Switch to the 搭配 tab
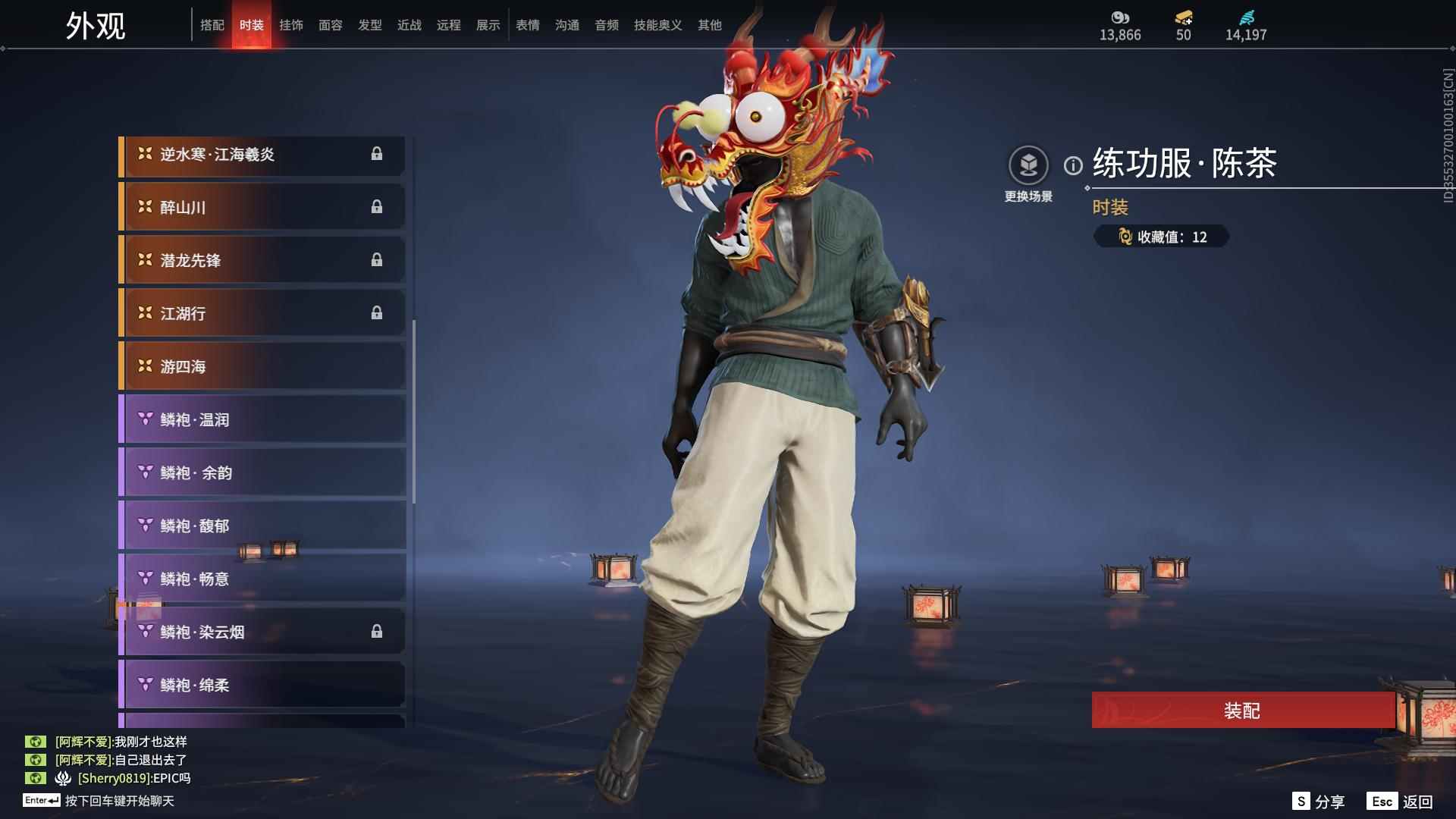This screenshot has width=1456, height=819. tap(213, 24)
